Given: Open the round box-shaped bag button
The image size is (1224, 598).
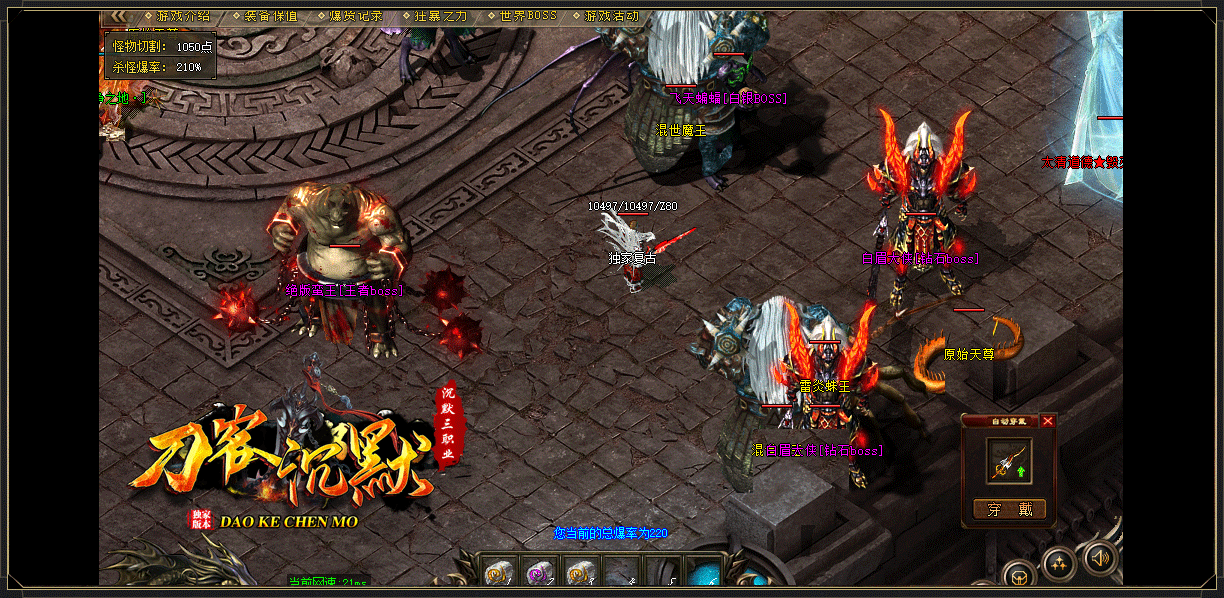Looking at the screenshot, I should (x=1019, y=576).
